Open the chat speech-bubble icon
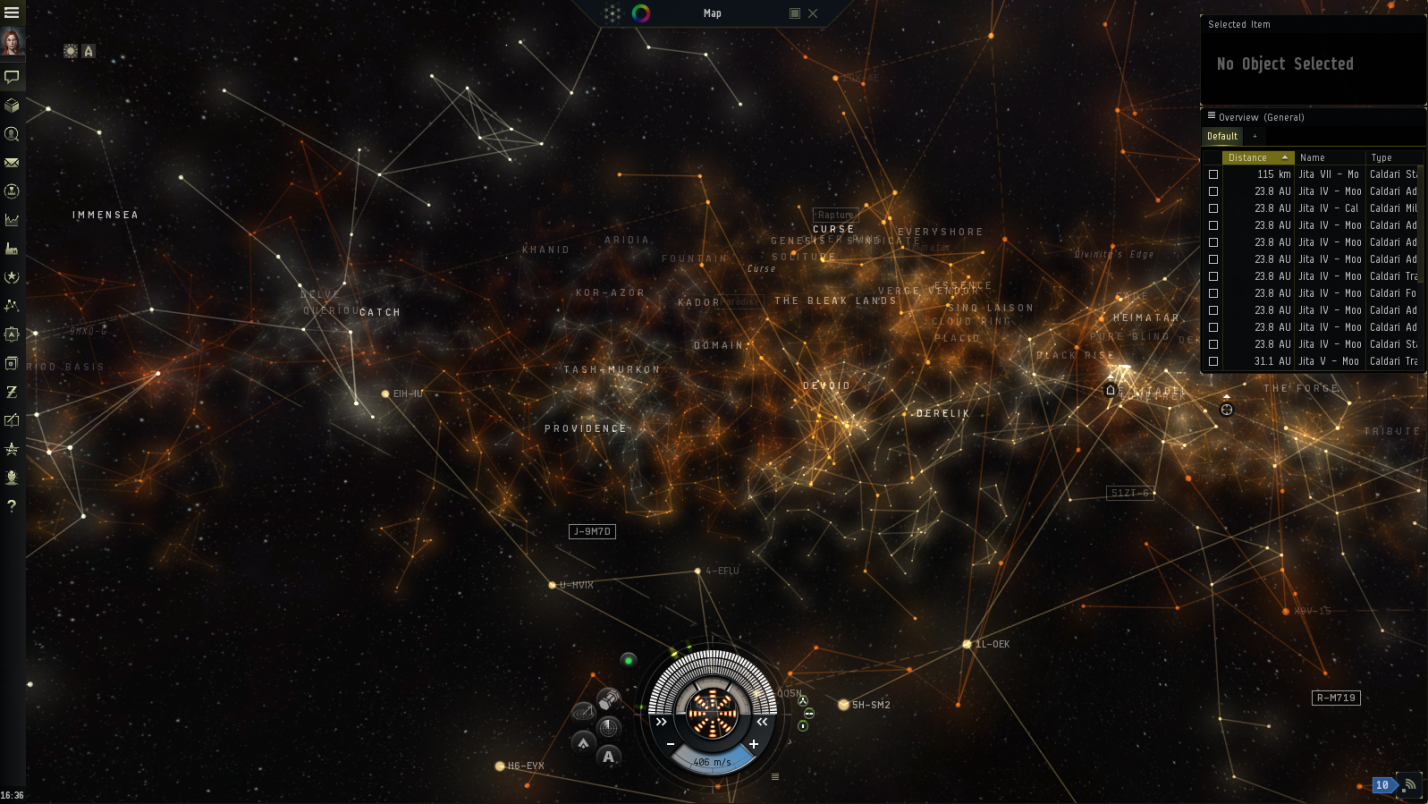 pos(12,76)
